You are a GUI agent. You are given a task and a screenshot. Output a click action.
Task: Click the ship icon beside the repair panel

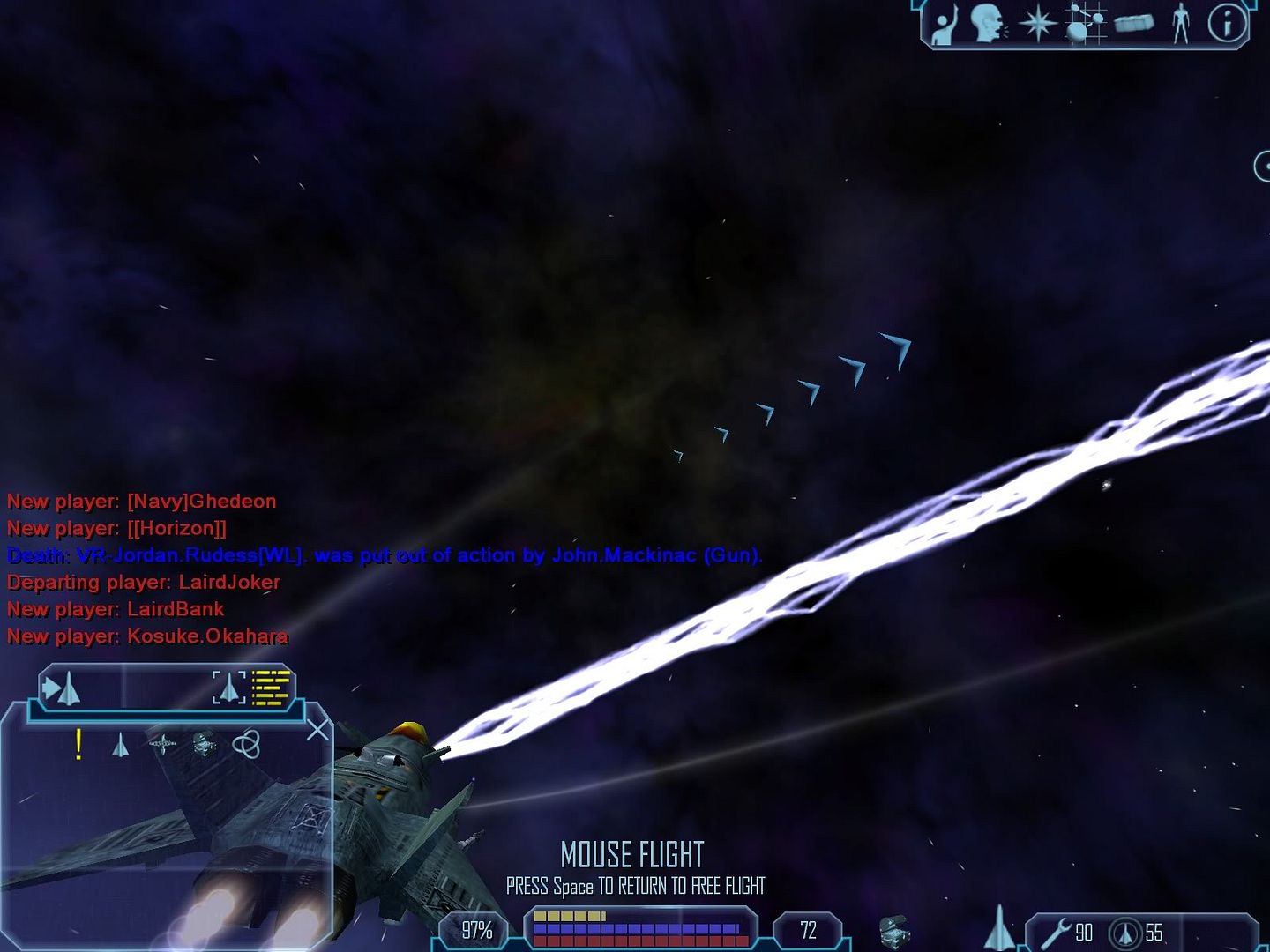click(999, 928)
